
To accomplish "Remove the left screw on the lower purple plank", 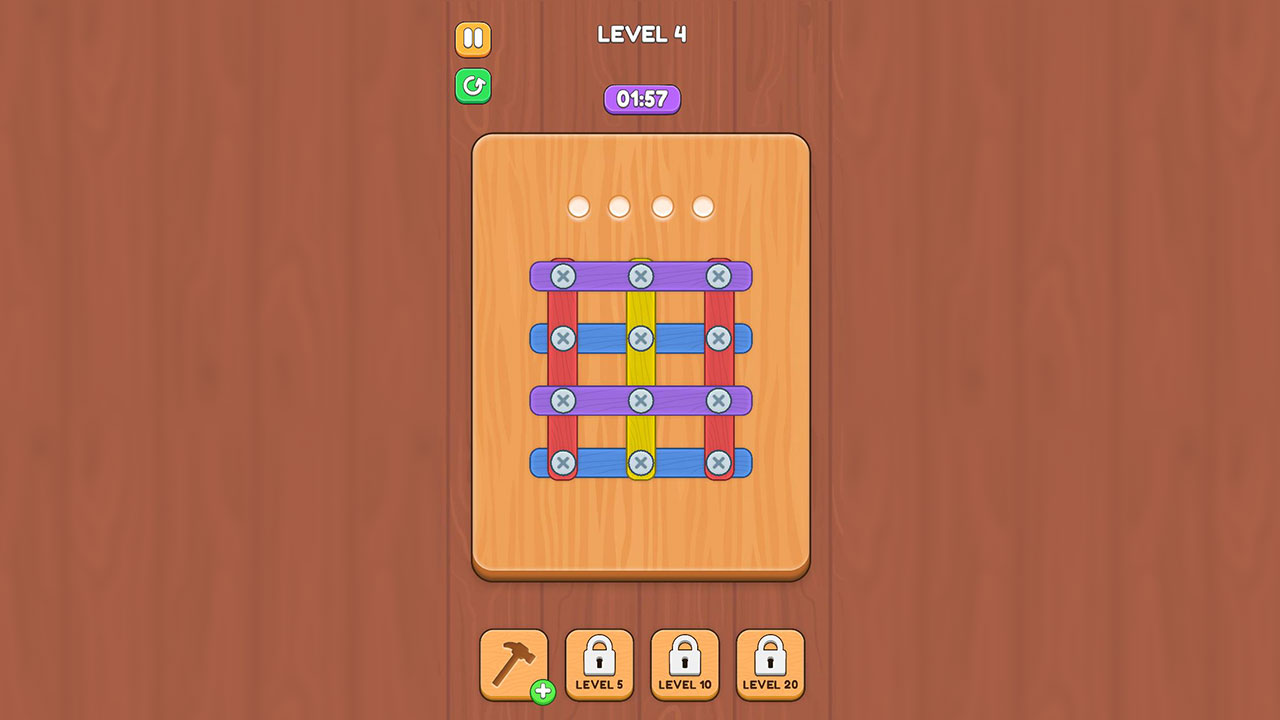I will [565, 400].
